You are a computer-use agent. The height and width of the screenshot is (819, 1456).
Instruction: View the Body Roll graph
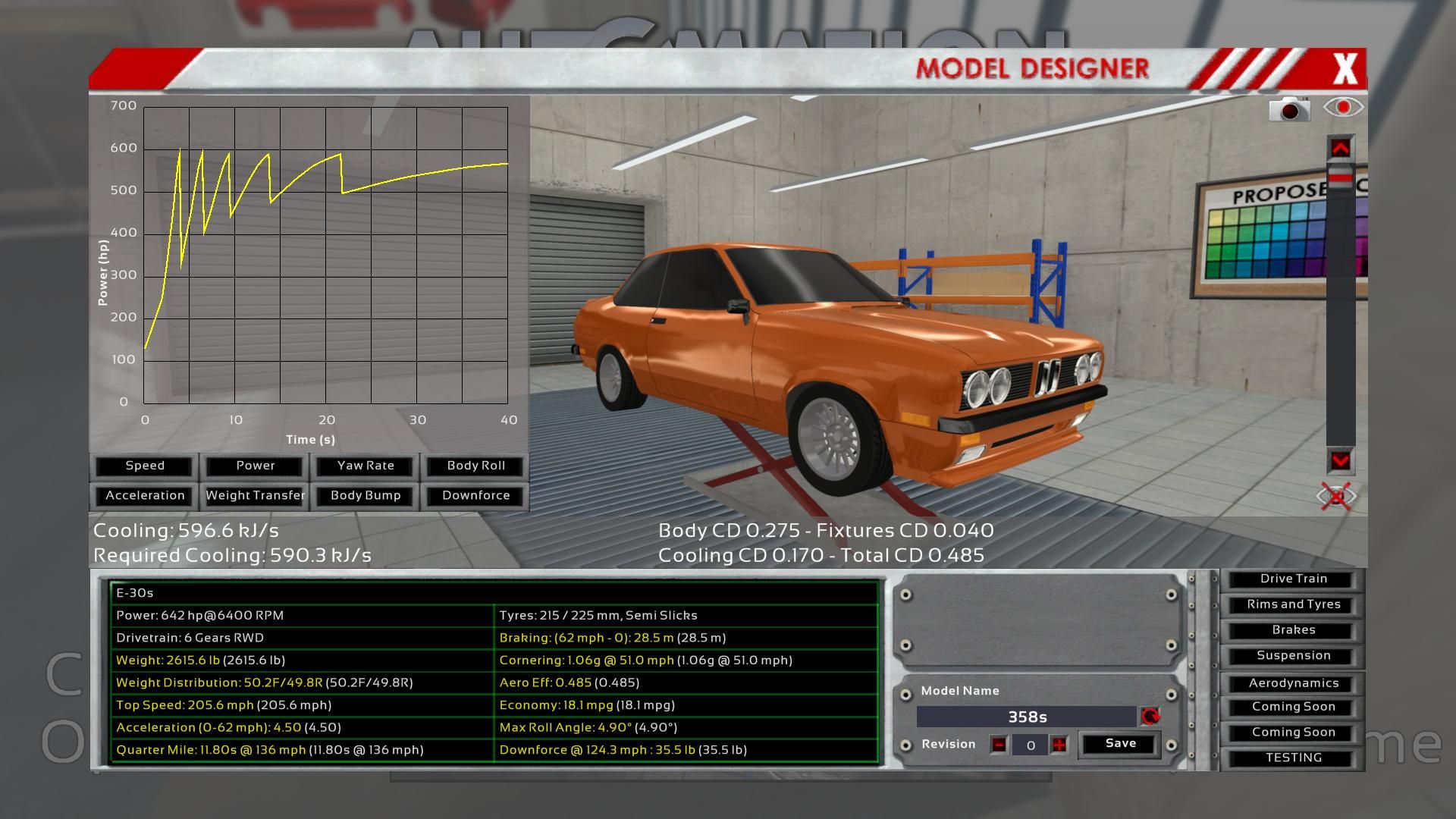click(x=475, y=466)
